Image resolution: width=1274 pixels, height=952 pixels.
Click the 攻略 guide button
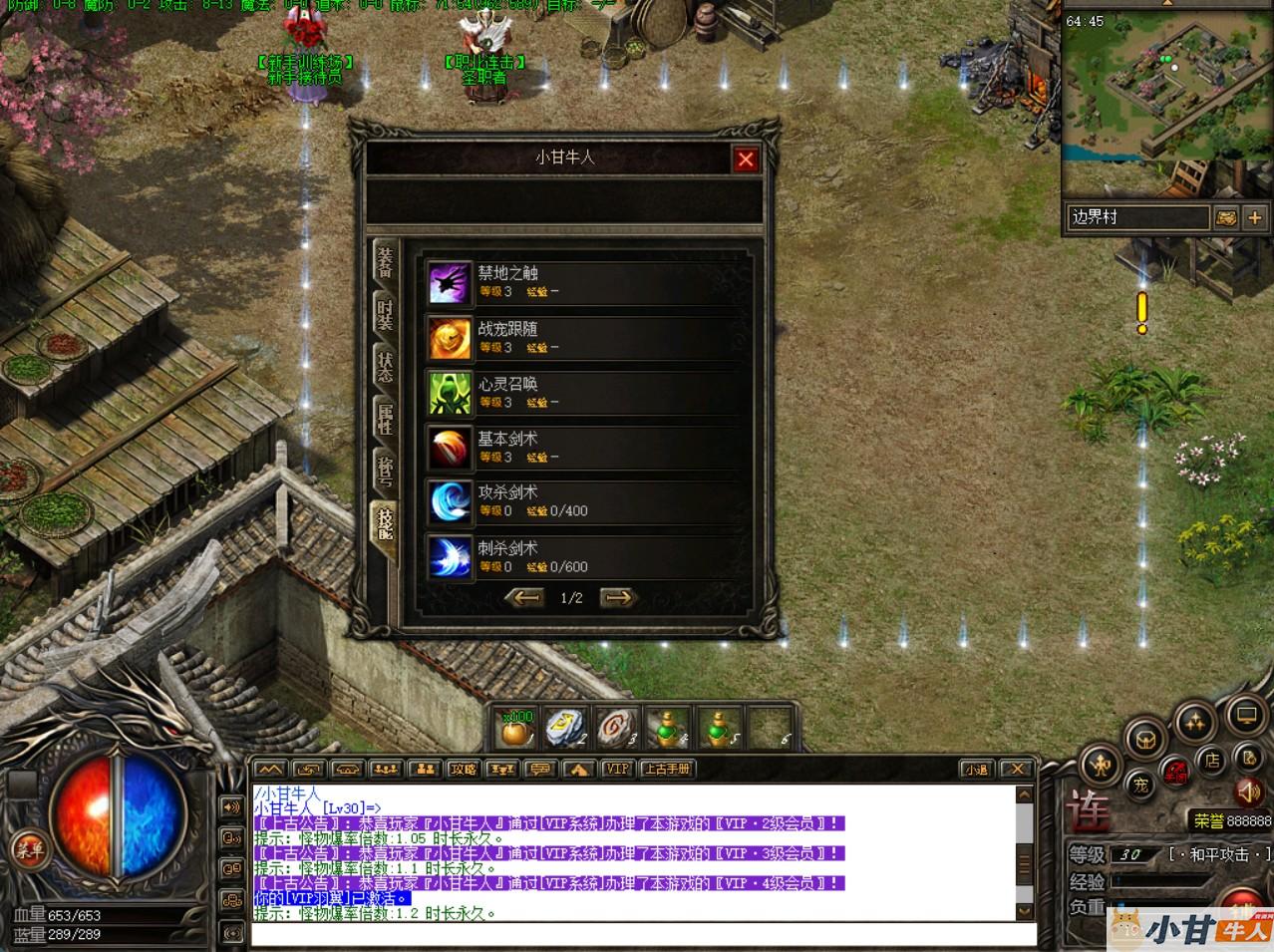(x=464, y=769)
